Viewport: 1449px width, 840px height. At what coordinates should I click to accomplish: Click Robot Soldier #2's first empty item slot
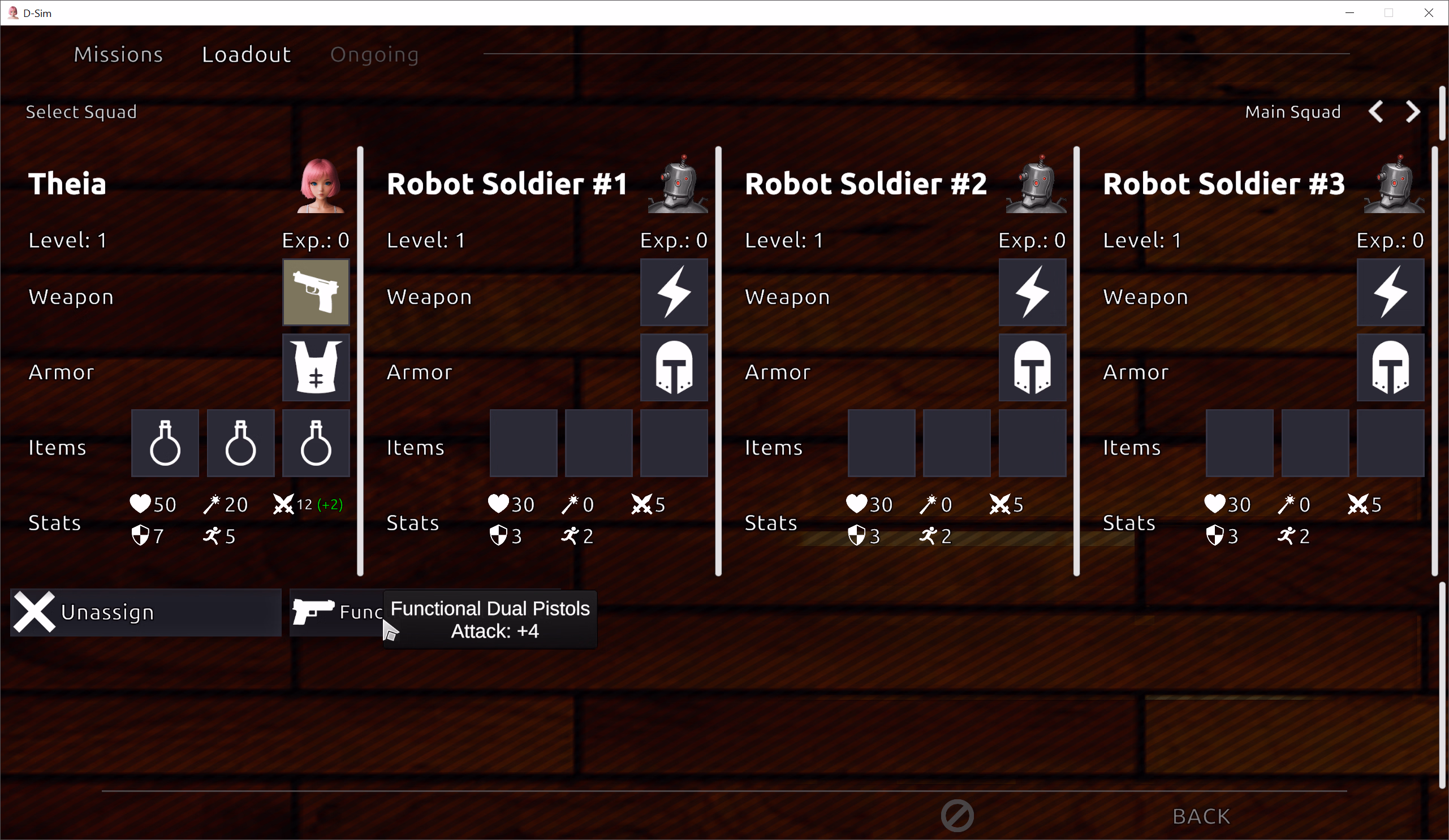881,443
